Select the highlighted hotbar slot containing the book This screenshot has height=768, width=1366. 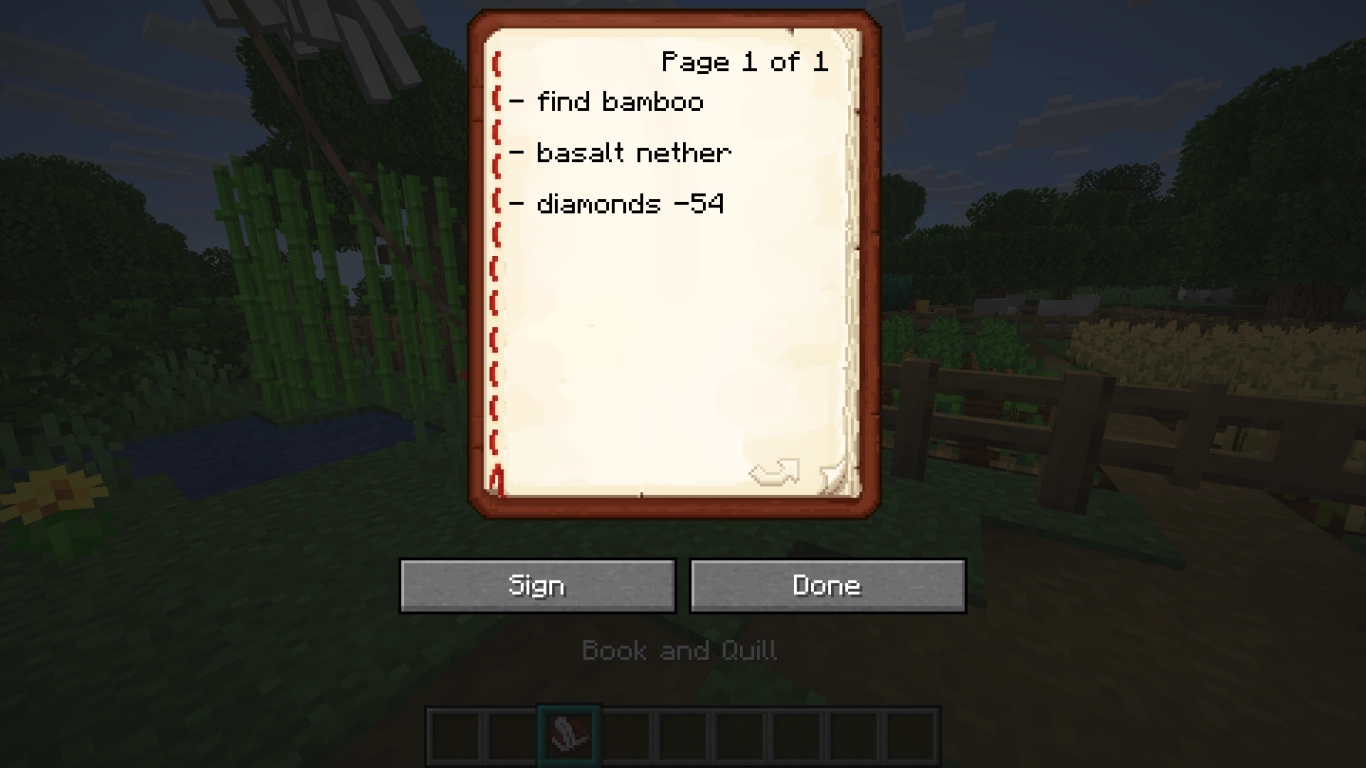pos(569,735)
